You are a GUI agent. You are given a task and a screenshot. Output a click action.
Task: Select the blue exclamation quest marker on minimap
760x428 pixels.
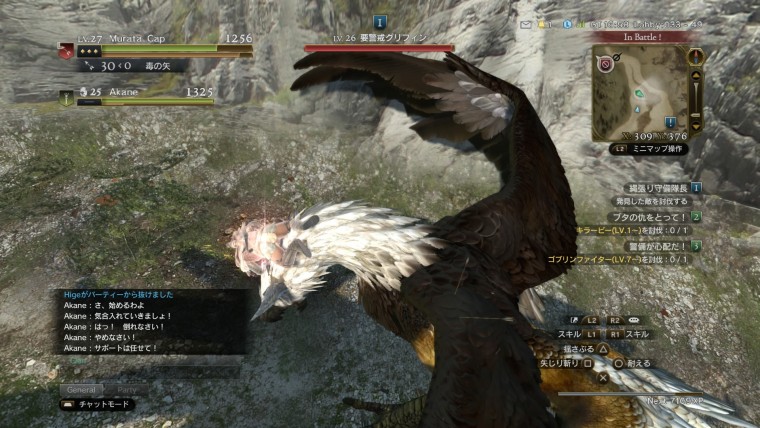click(x=669, y=121)
